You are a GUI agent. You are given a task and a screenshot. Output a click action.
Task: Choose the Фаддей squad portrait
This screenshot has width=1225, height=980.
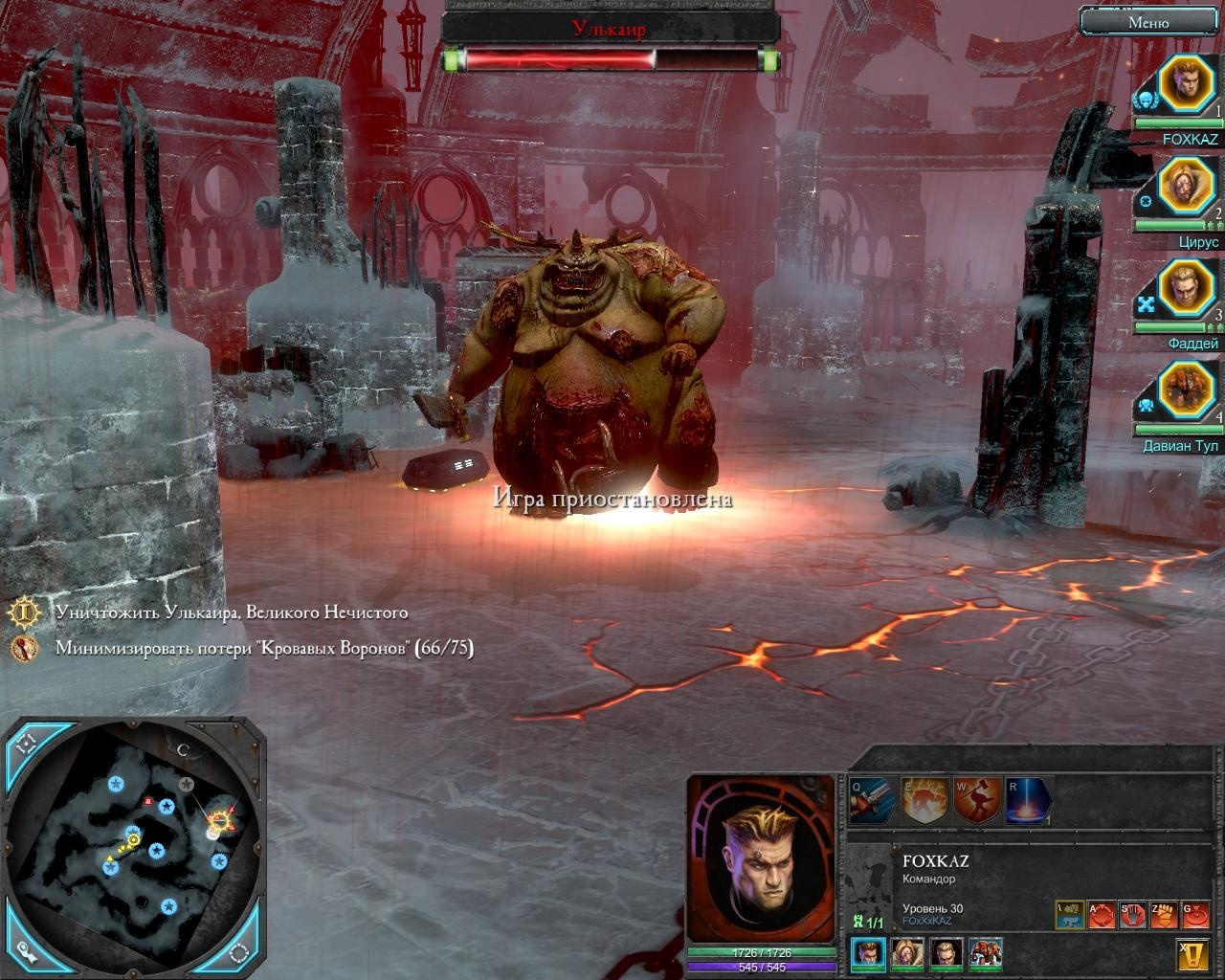point(1187,289)
